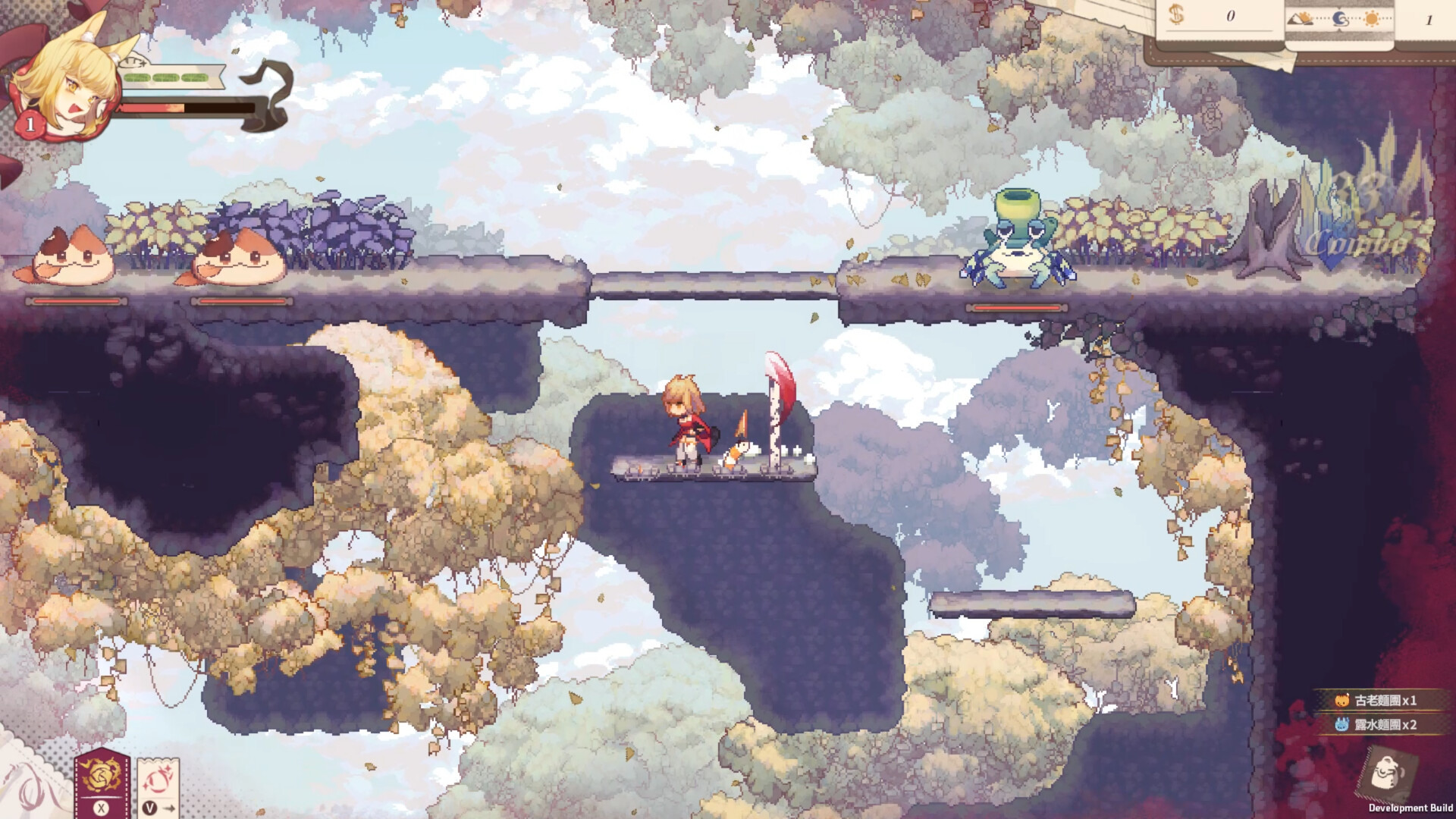The image size is (1456, 819).
Task: Click the level 1 badge on the portrait
Action: (29, 123)
